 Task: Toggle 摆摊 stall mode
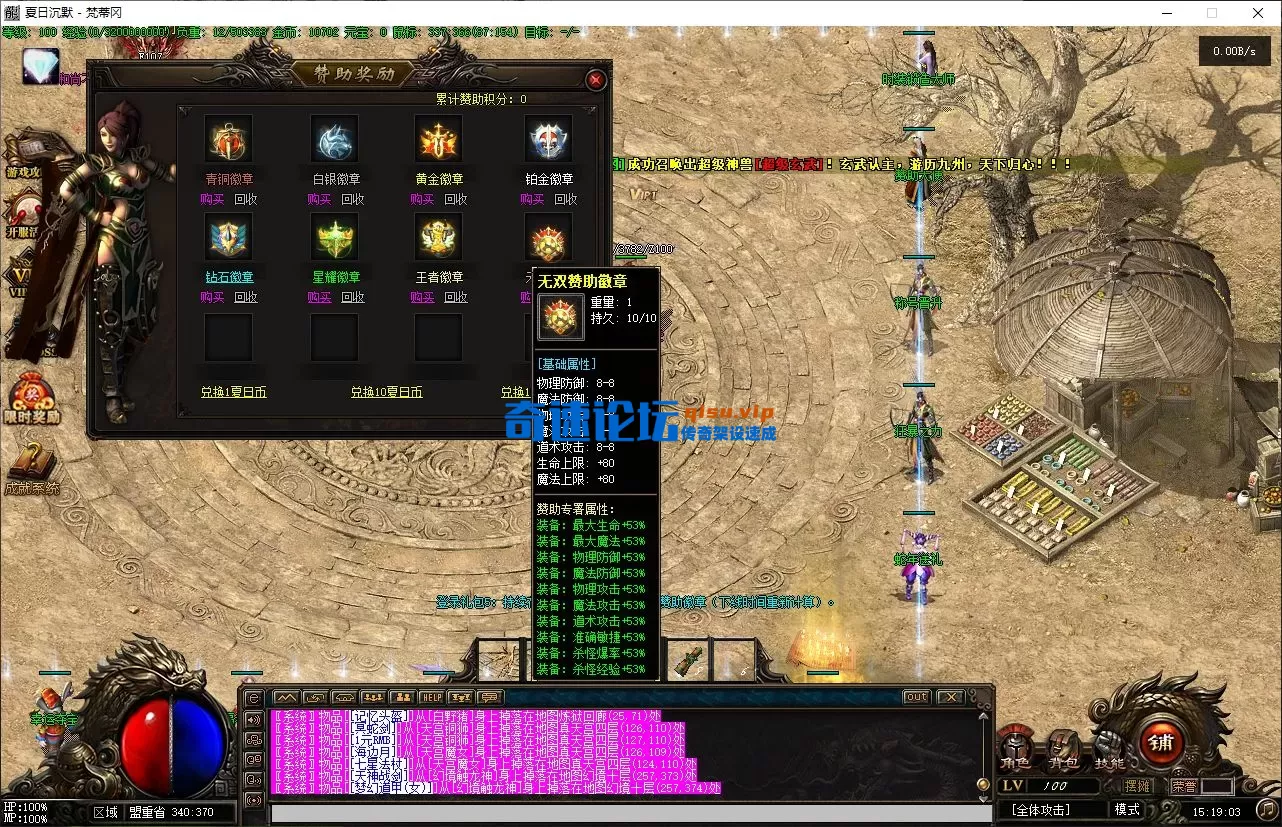[1137, 785]
